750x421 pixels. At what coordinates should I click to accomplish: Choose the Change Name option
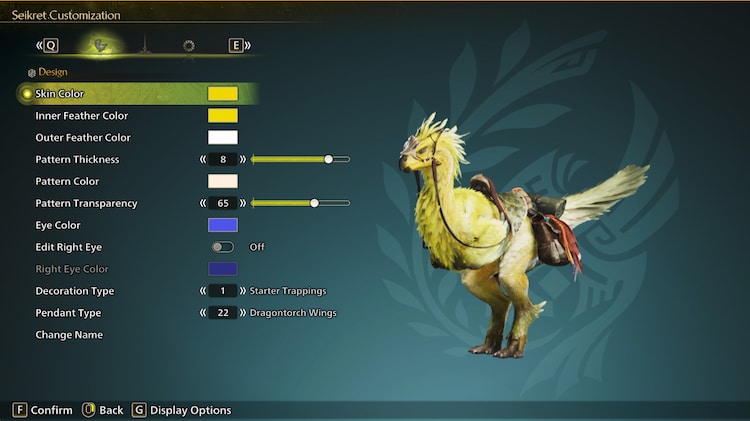pos(69,335)
